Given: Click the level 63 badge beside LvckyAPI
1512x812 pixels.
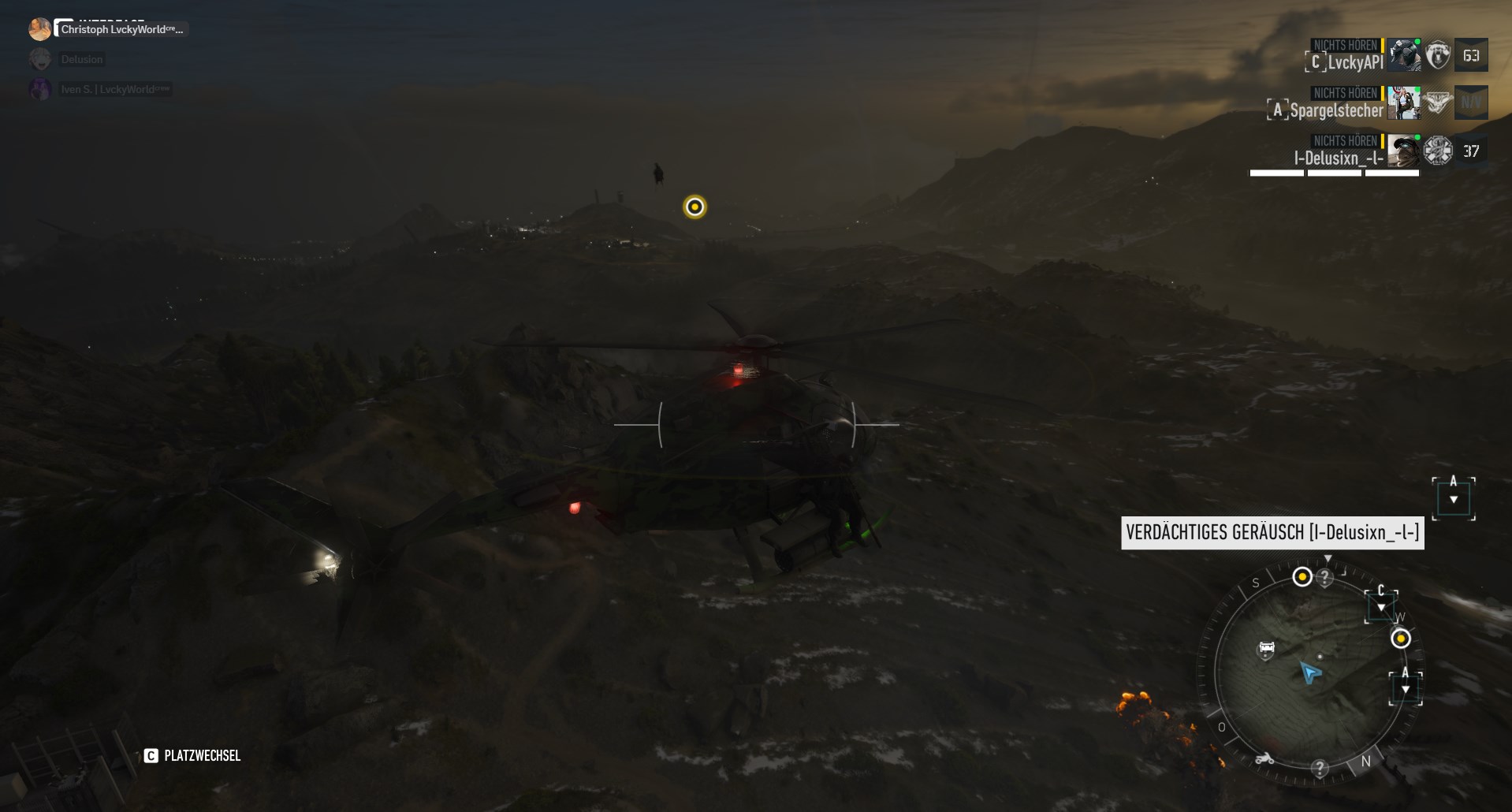Looking at the screenshot, I should point(1470,56).
